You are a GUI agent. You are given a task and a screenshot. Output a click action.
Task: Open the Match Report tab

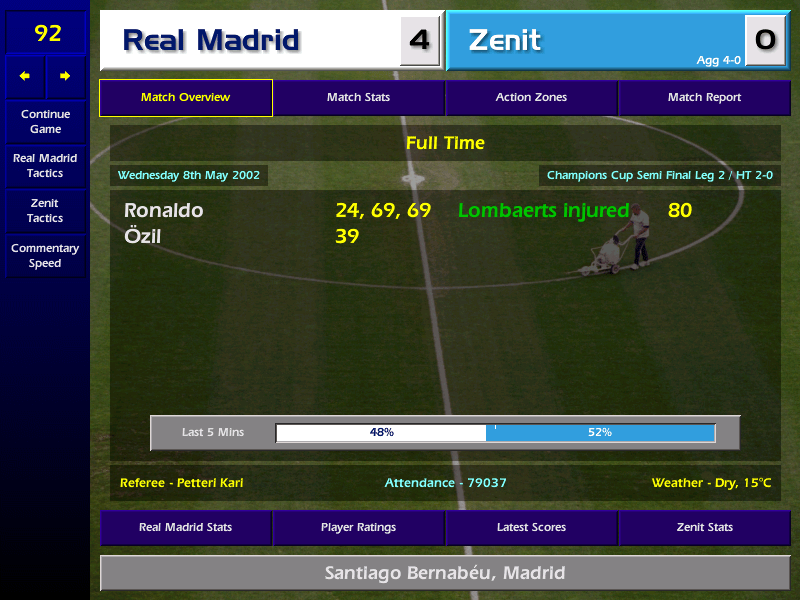[x=704, y=98]
